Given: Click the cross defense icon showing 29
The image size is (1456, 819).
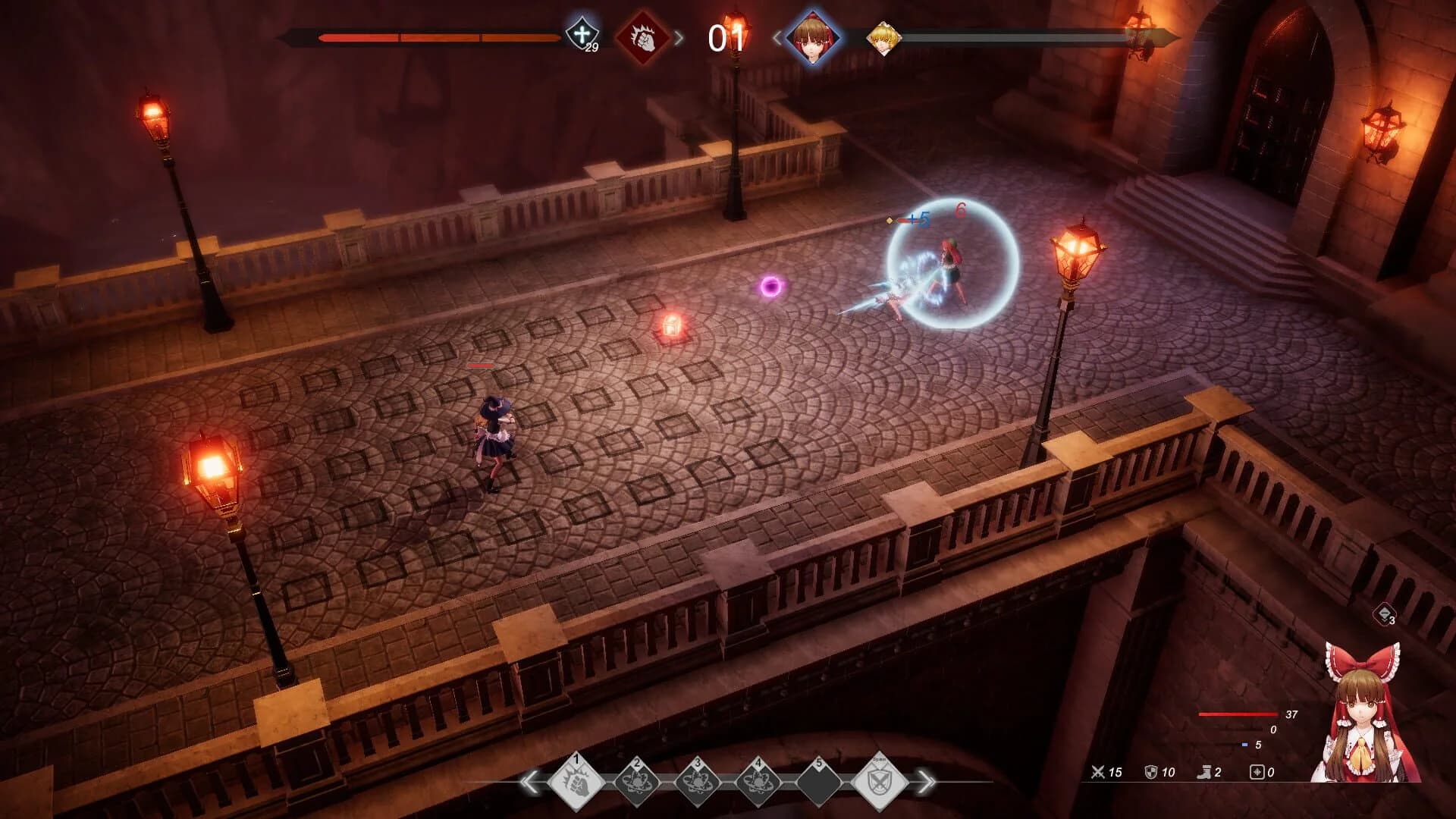Looking at the screenshot, I should click(x=583, y=34).
